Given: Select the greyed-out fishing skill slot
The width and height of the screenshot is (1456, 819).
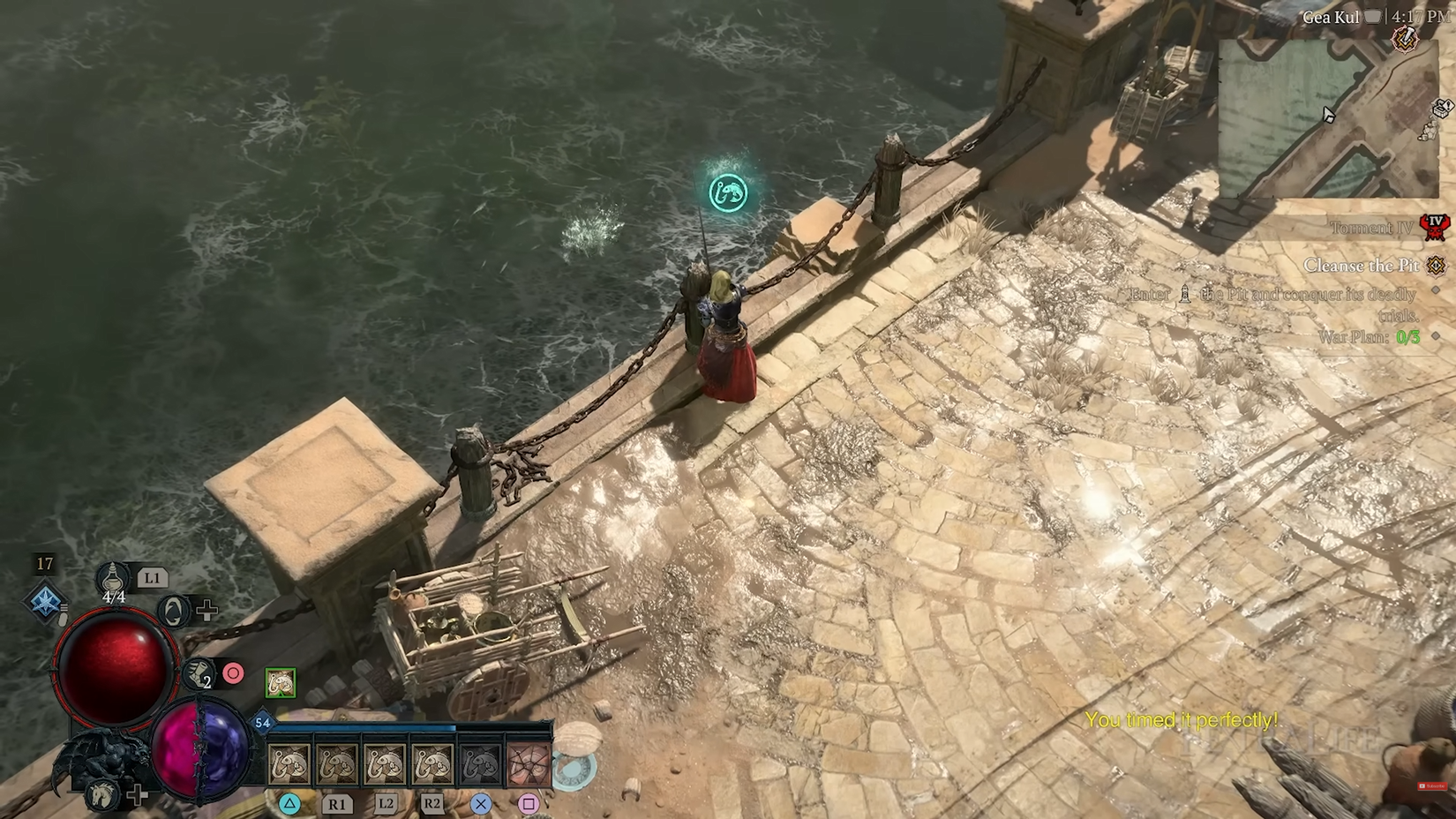Looking at the screenshot, I should pyautogui.click(x=480, y=765).
